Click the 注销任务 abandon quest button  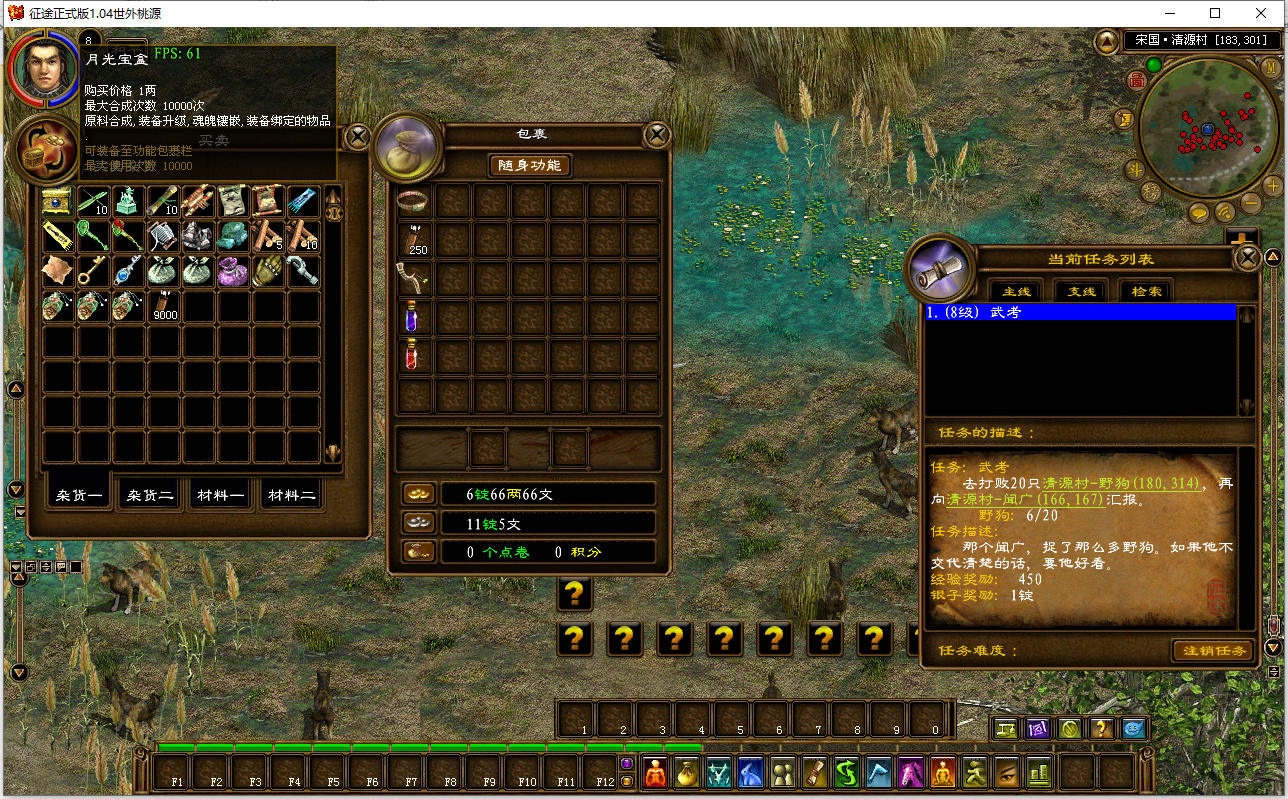(x=1214, y=651)
